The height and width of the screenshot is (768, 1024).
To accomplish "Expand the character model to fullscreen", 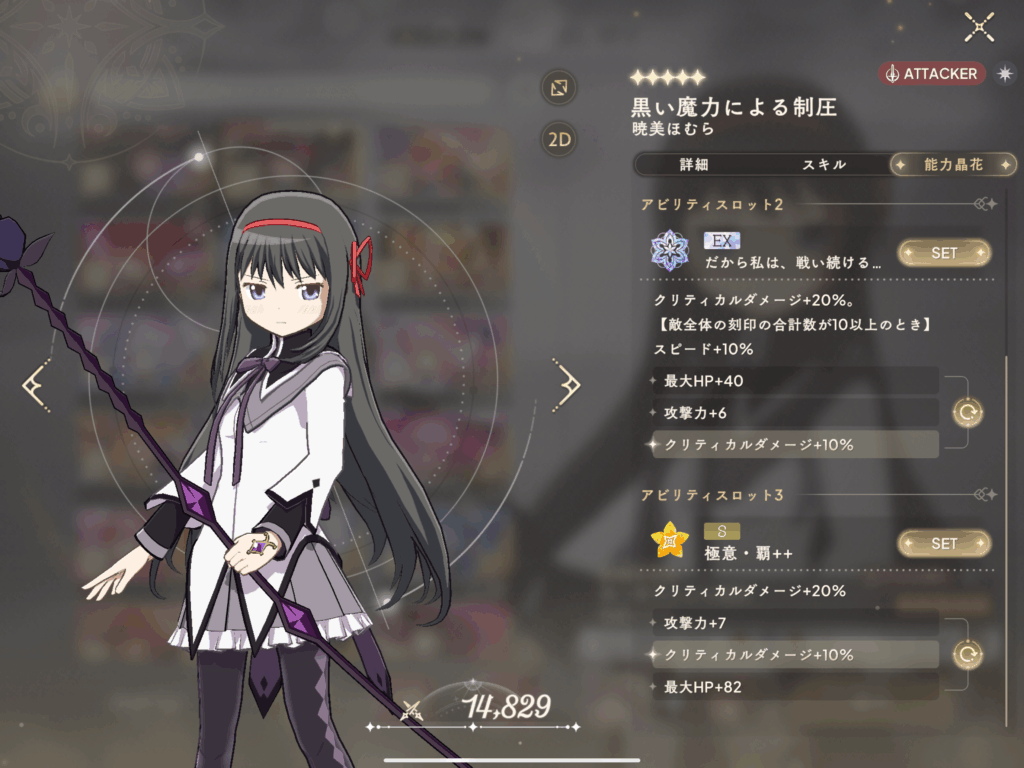I will click(x=558, y=87).
